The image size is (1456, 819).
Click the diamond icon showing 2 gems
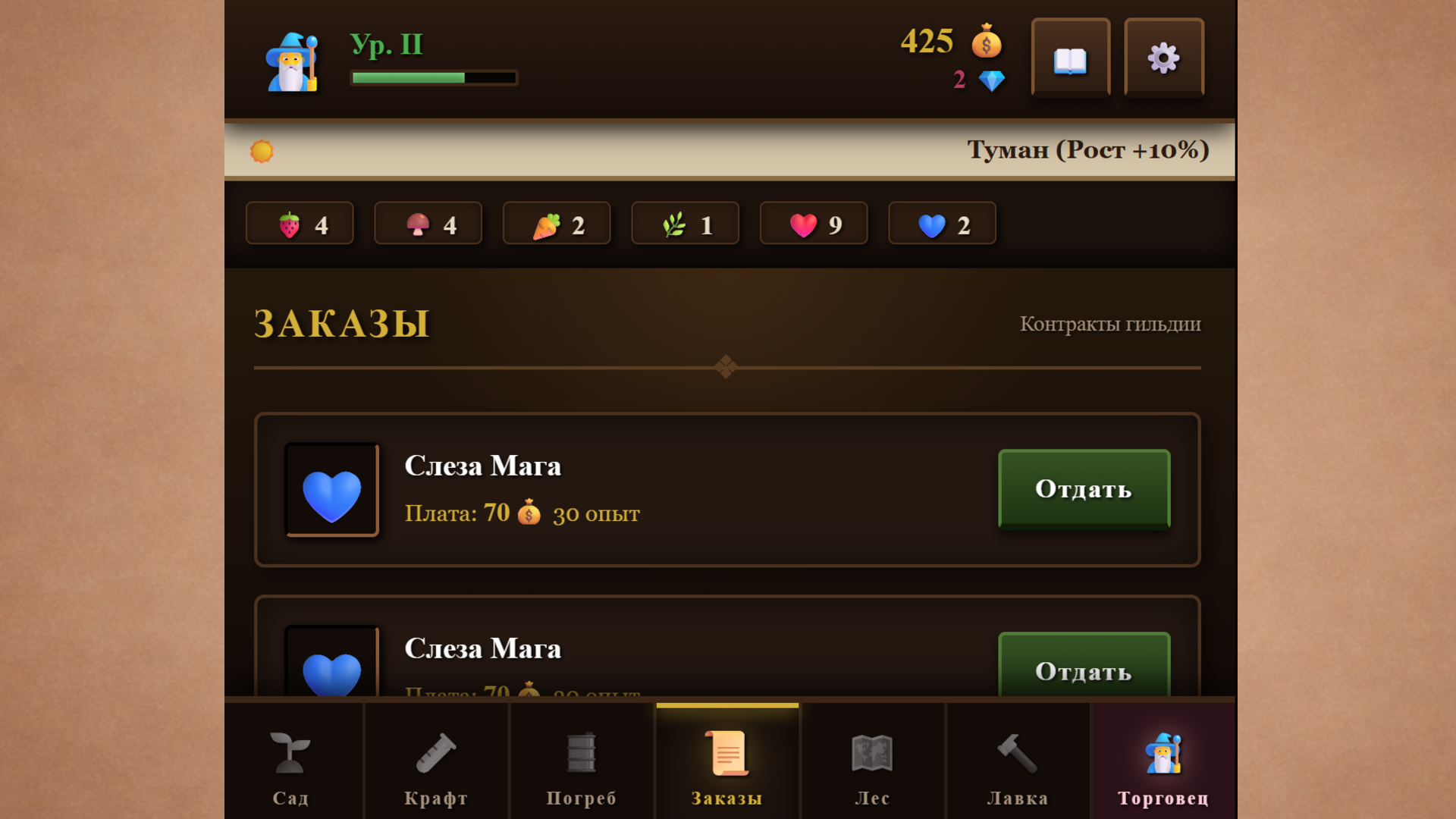coord(991,78)
